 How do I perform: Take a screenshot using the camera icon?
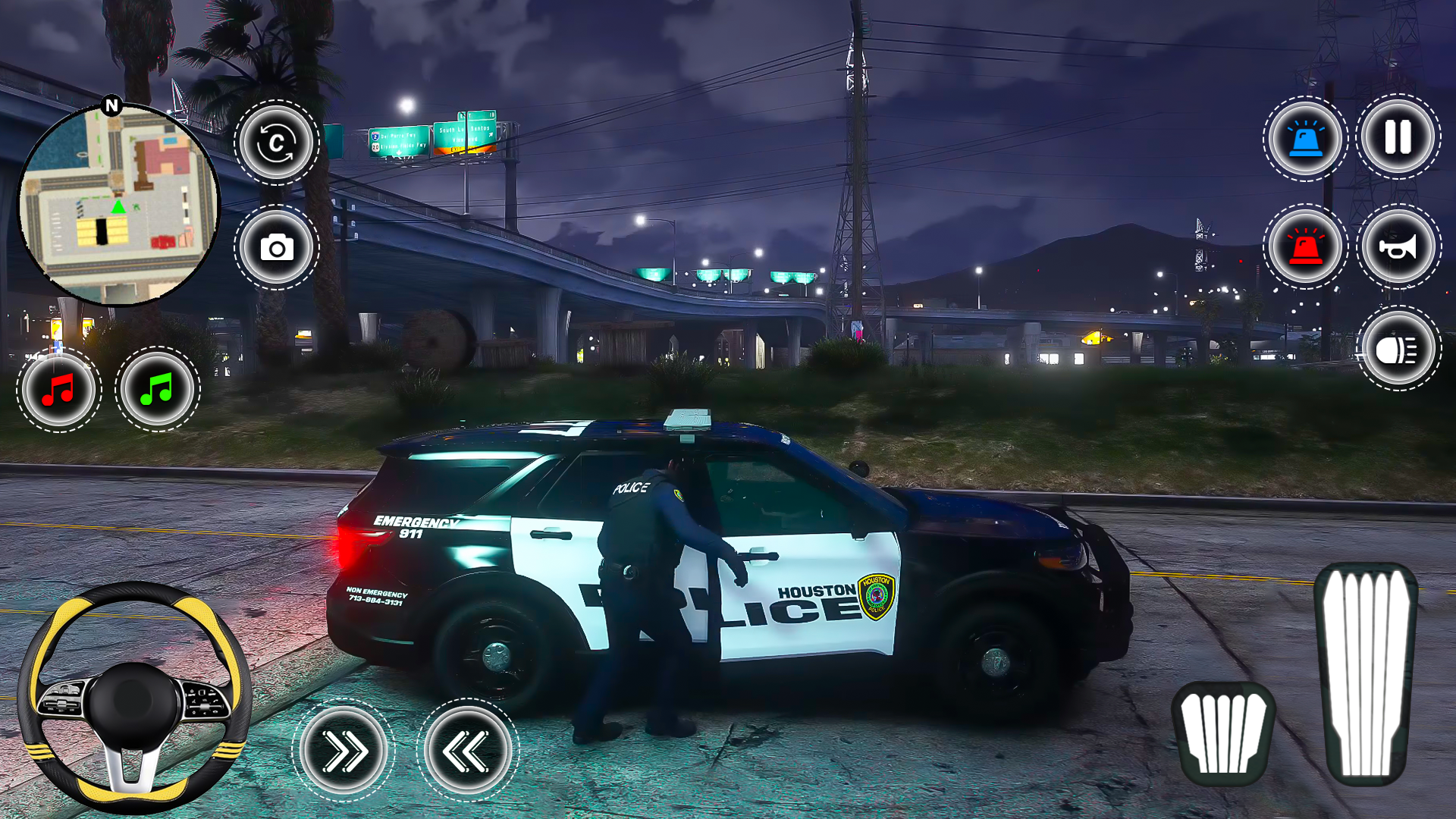click(278, 247)
